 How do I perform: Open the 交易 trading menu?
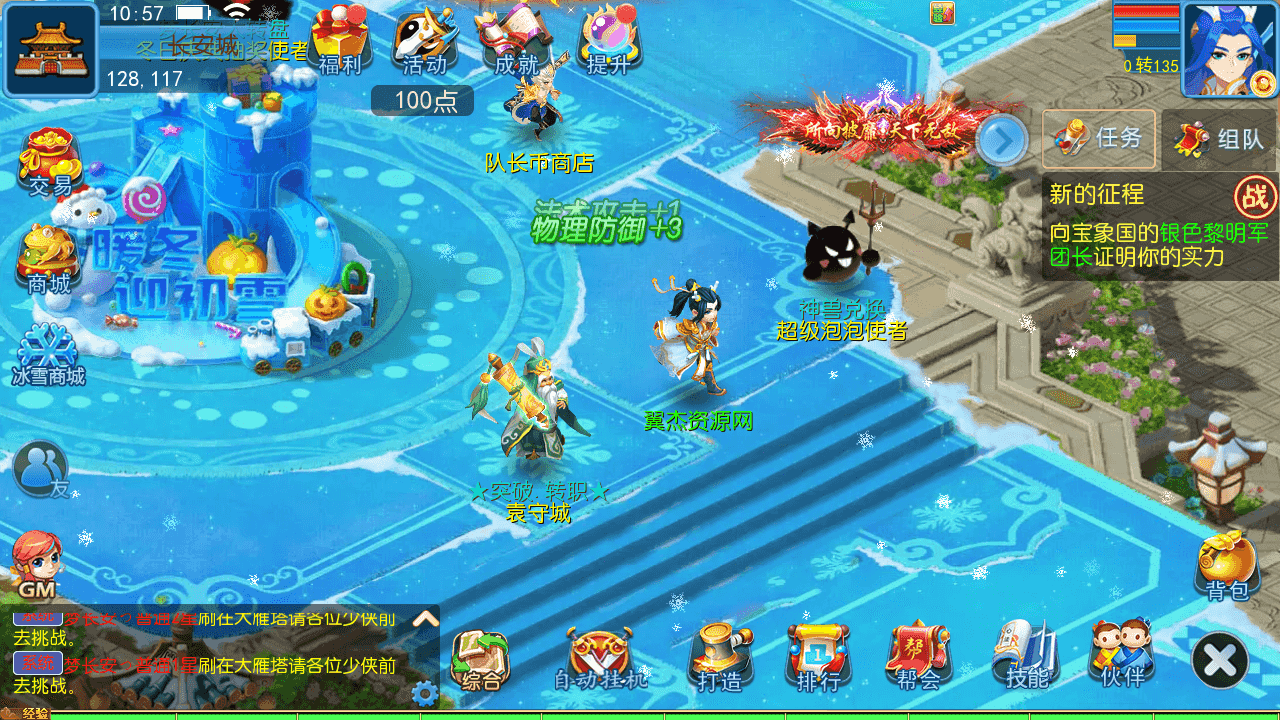pyautogui.click(x=50, y=160)
